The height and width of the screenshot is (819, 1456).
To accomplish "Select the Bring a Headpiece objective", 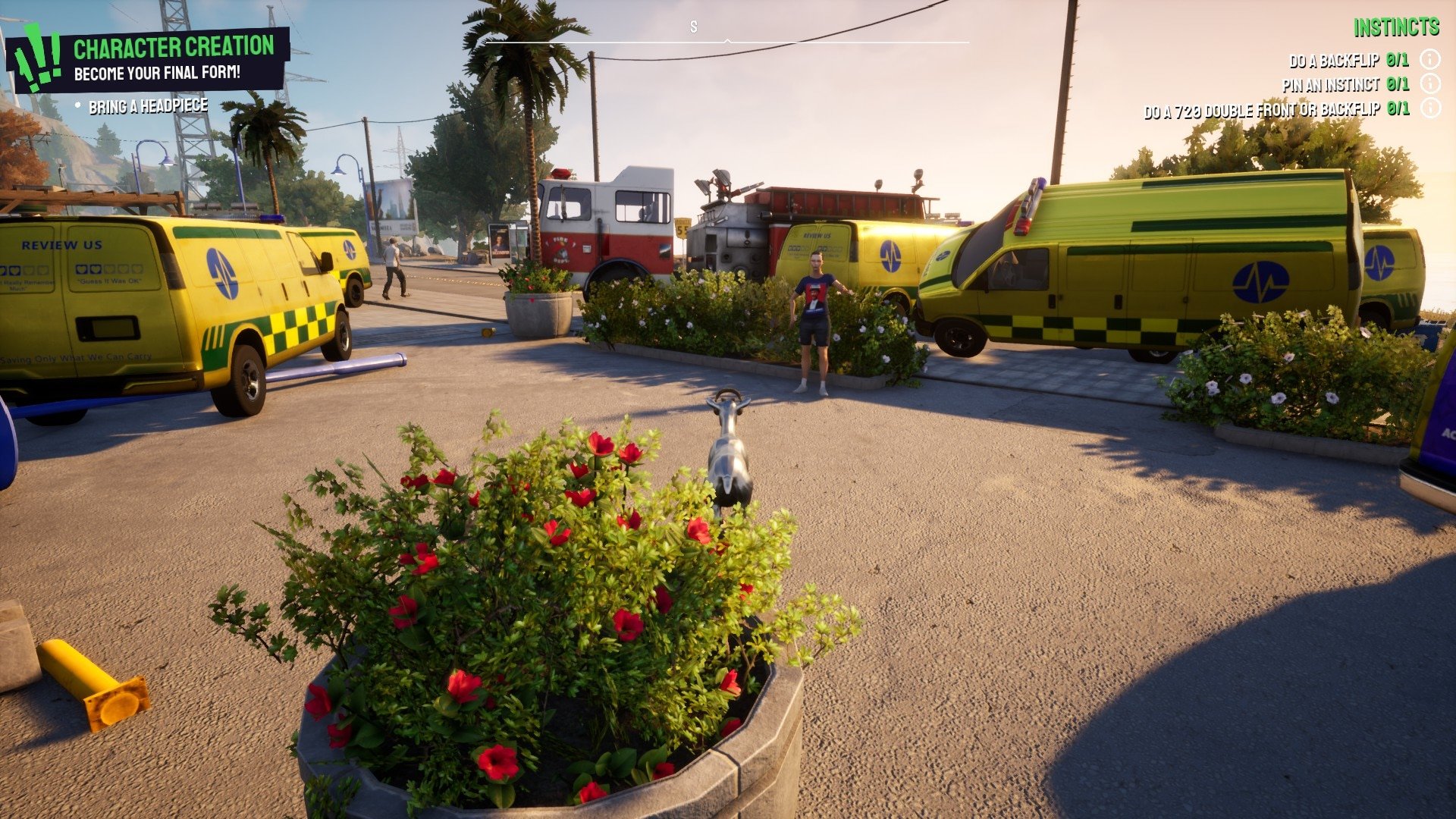I will tap(148, 107).
